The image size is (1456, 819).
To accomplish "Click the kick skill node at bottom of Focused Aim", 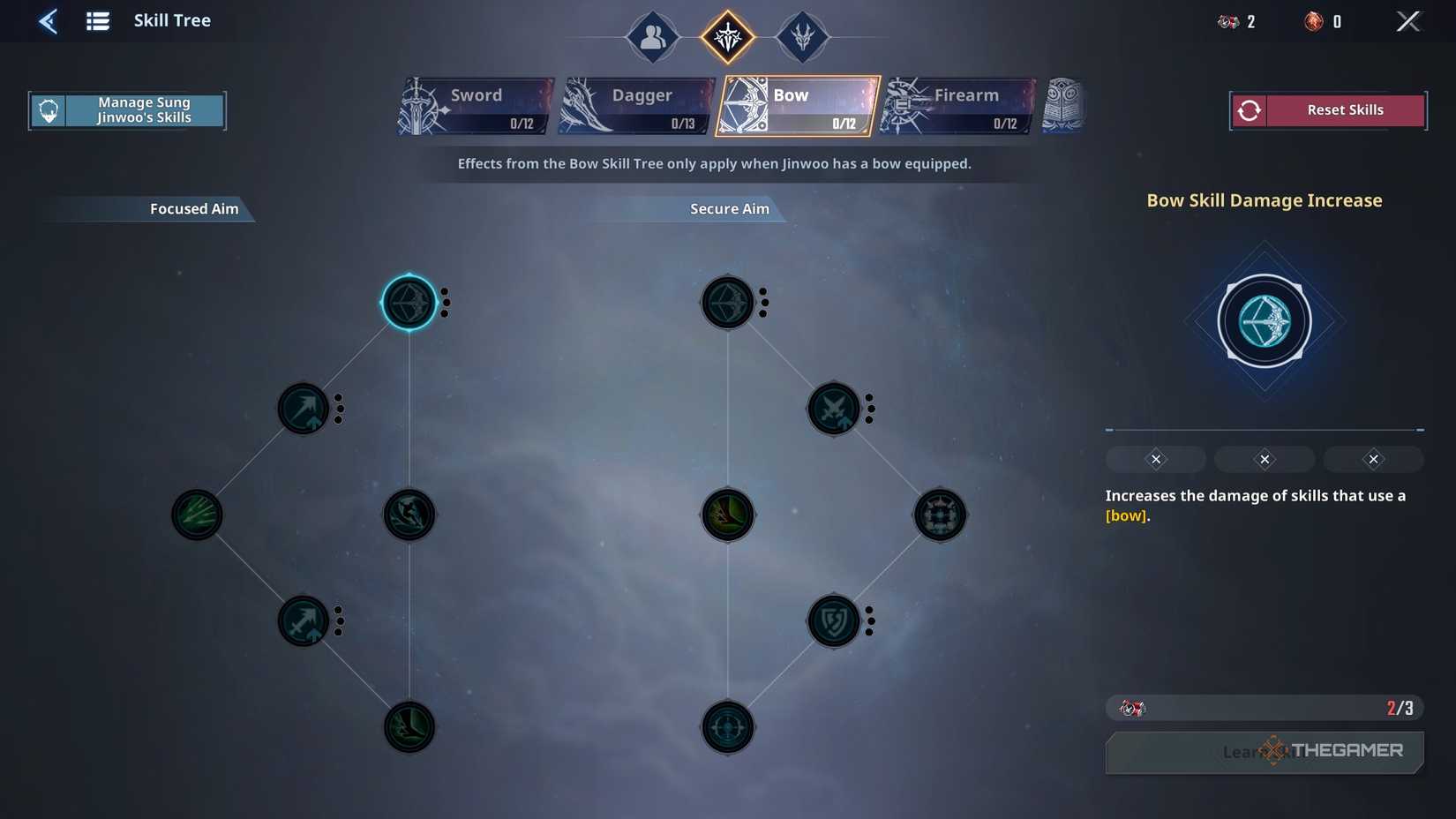I will (x=409, y=727).
